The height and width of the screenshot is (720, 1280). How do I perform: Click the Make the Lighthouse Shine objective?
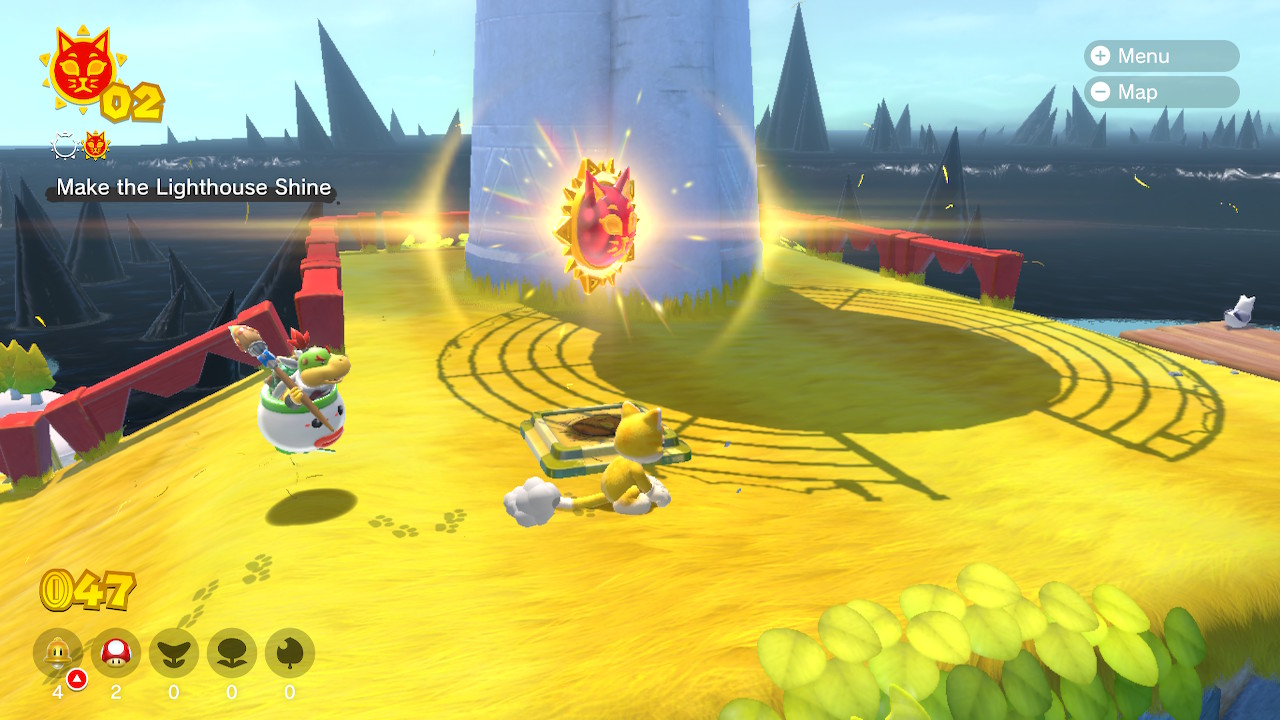coord(194,187)
